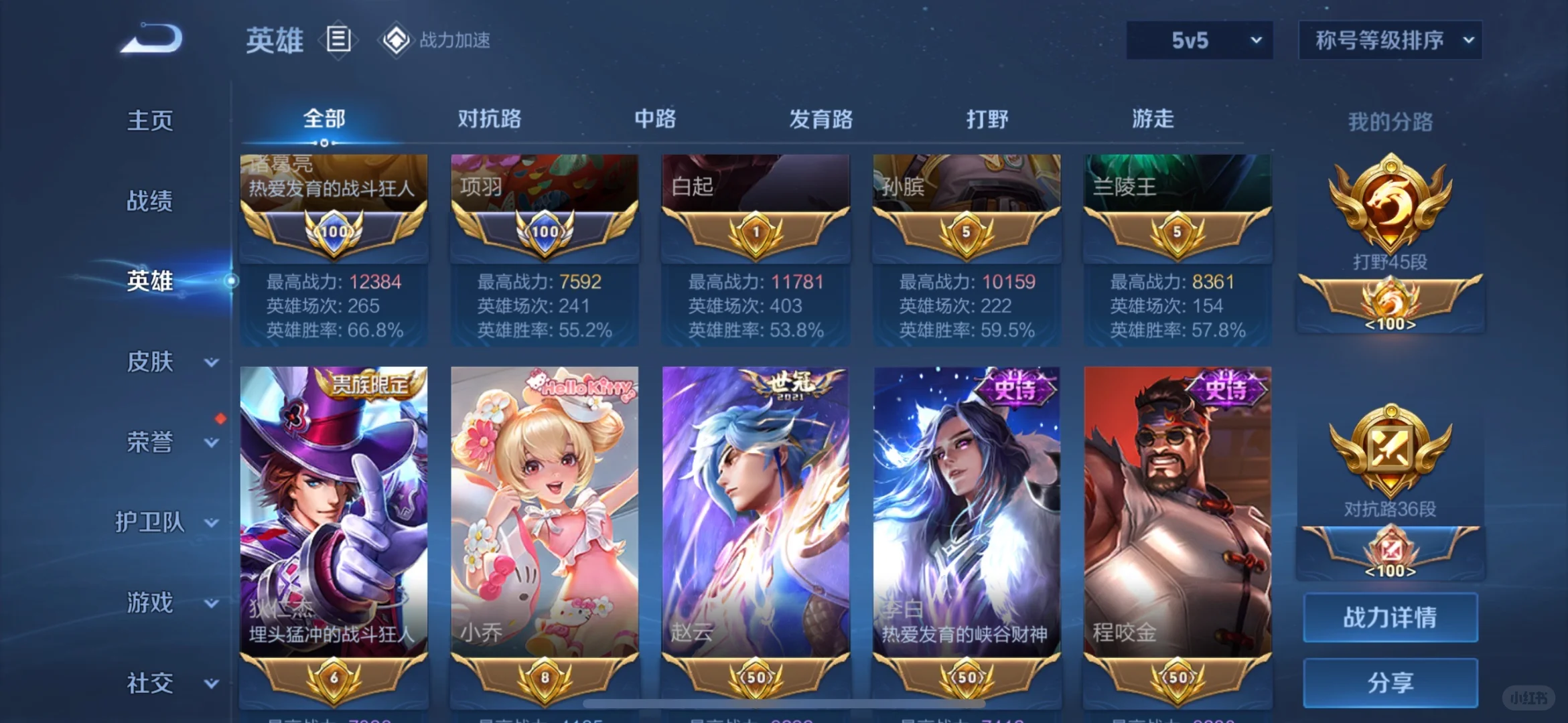Switch to the 对抗路 lane tab
Screen dimensions: 1568x723
(490, 119)
